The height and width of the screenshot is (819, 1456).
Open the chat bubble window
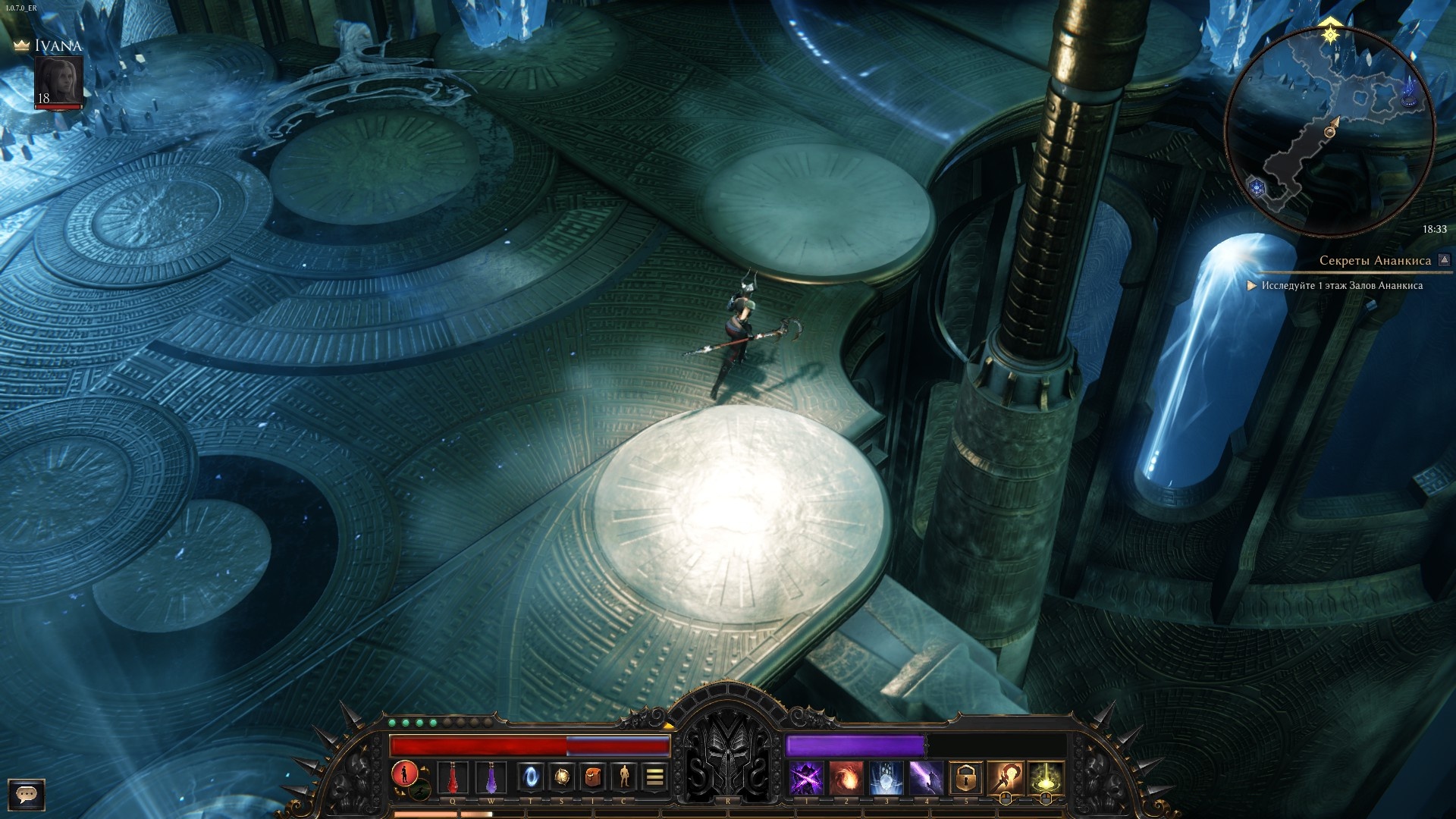point(27,794)
